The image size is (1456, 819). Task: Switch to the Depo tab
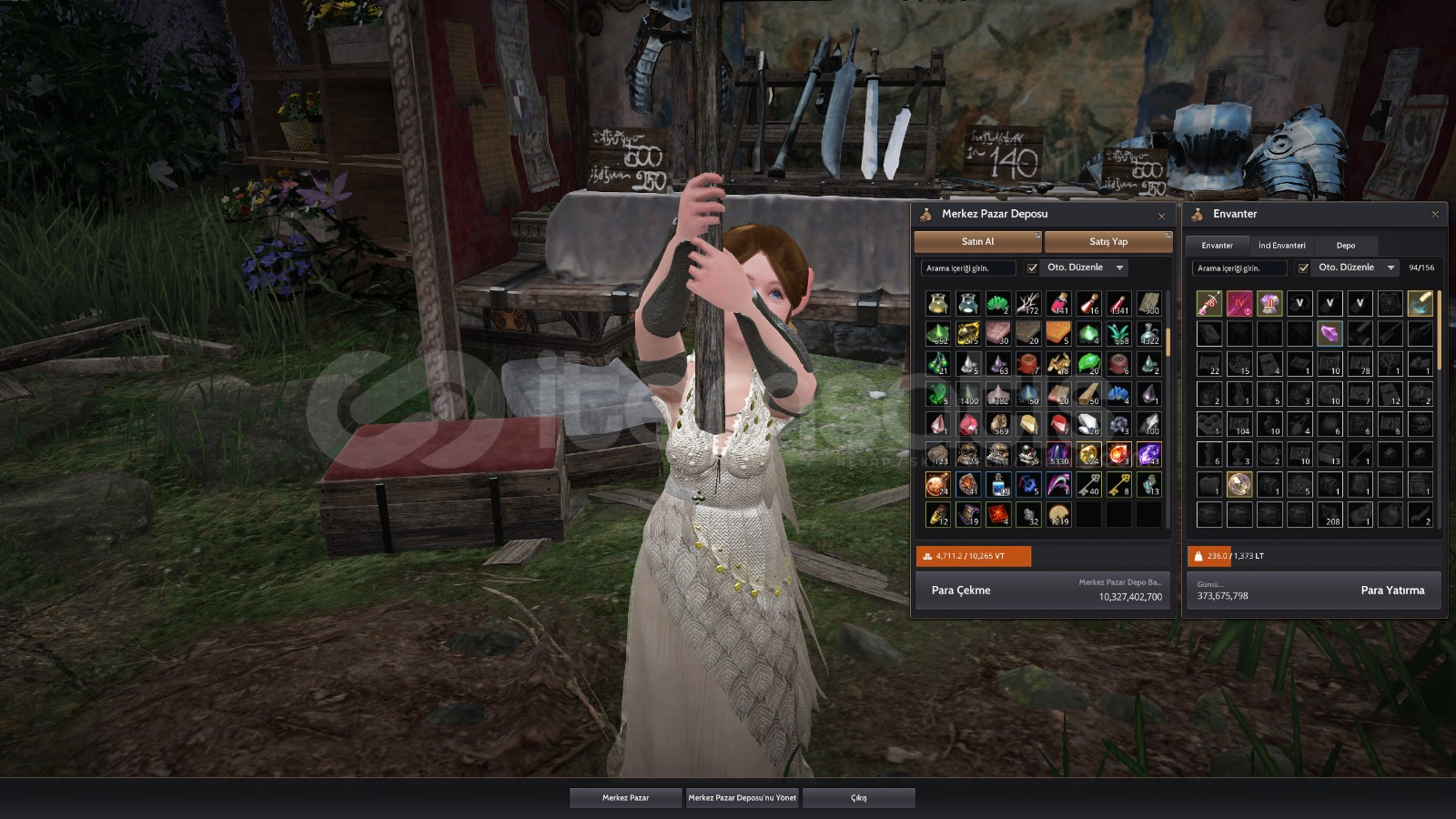tap(1345, 246)
